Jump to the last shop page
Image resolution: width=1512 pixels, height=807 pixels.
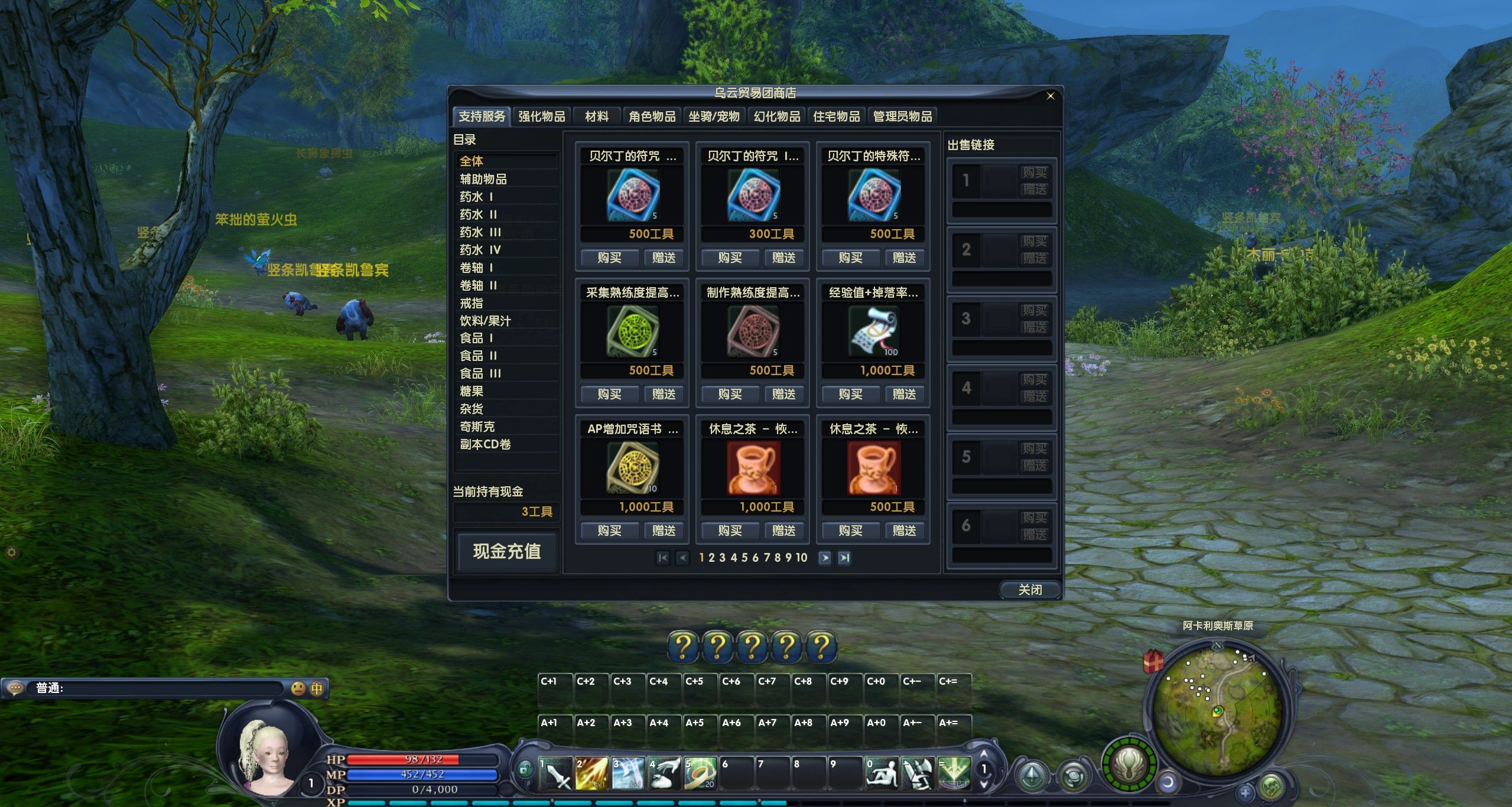coord(844,558)
